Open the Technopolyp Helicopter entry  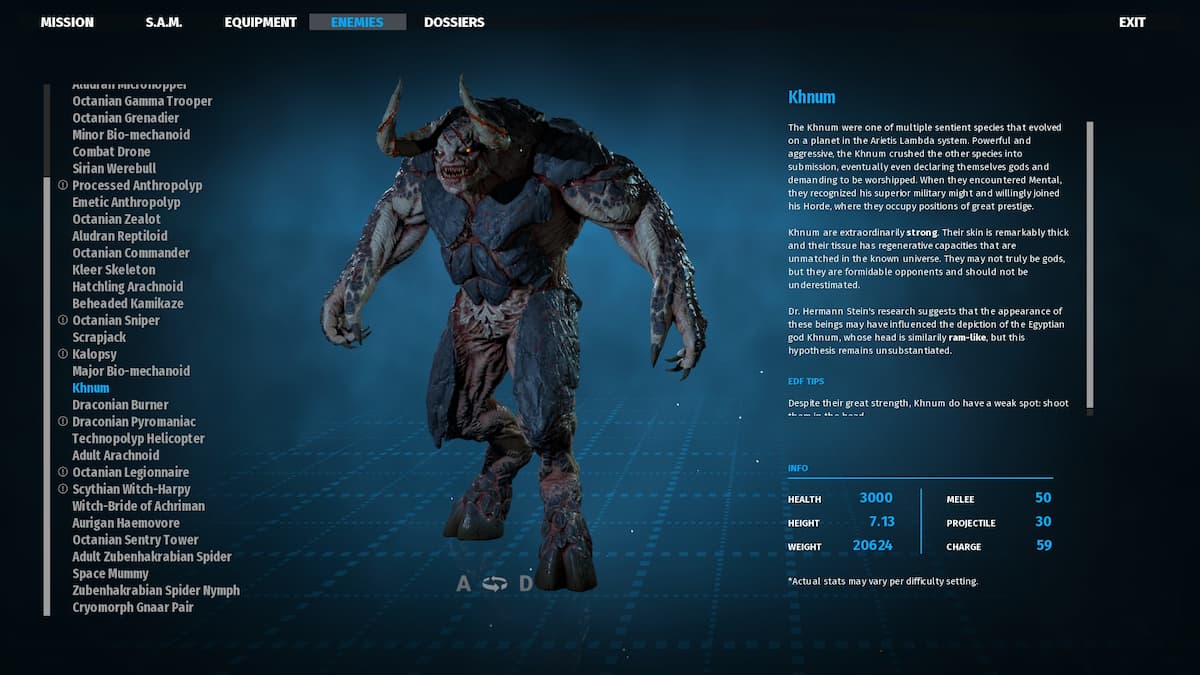[138, 438]
